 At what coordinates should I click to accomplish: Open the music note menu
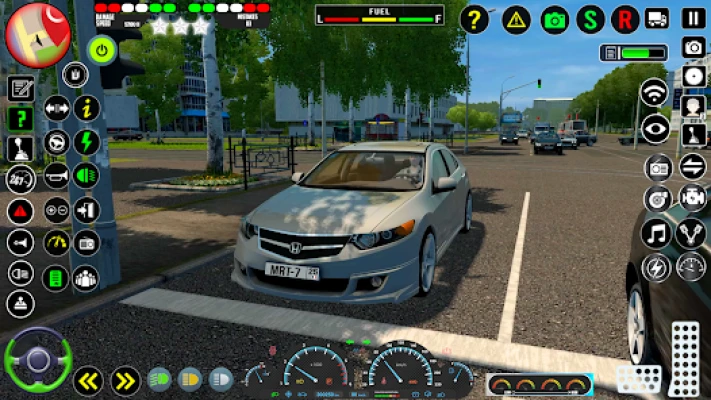coord(656,234)
